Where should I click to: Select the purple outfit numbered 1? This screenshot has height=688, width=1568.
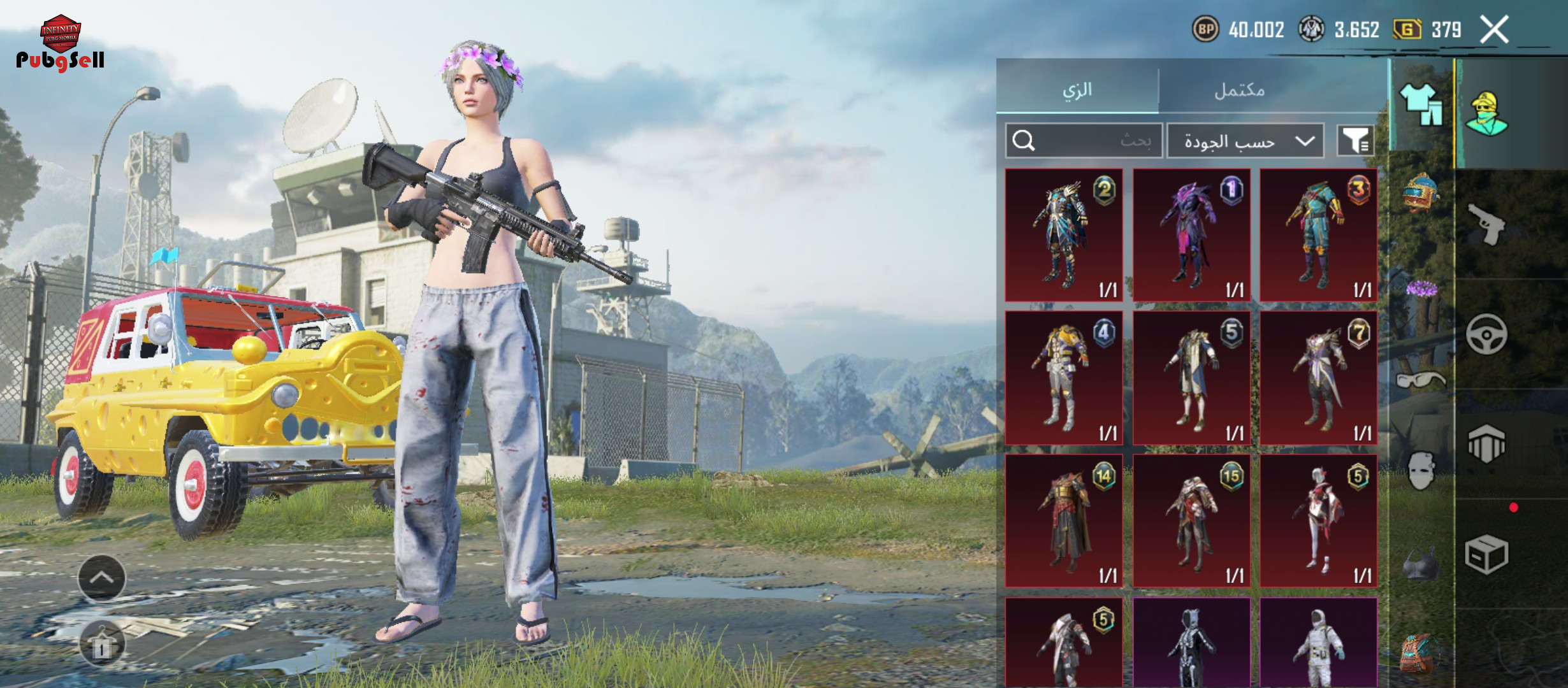click(1191, 235)
